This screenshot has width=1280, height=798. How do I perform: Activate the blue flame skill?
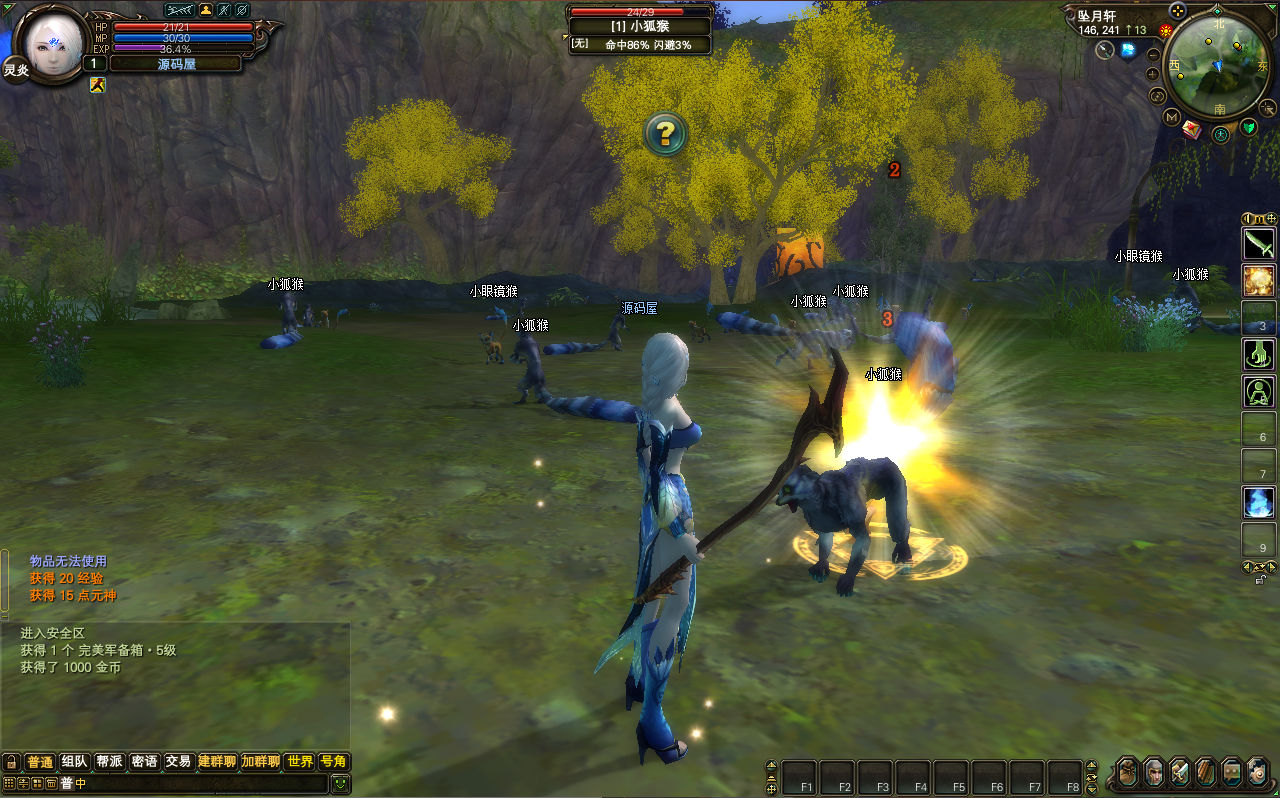[x=1259, y=501]
